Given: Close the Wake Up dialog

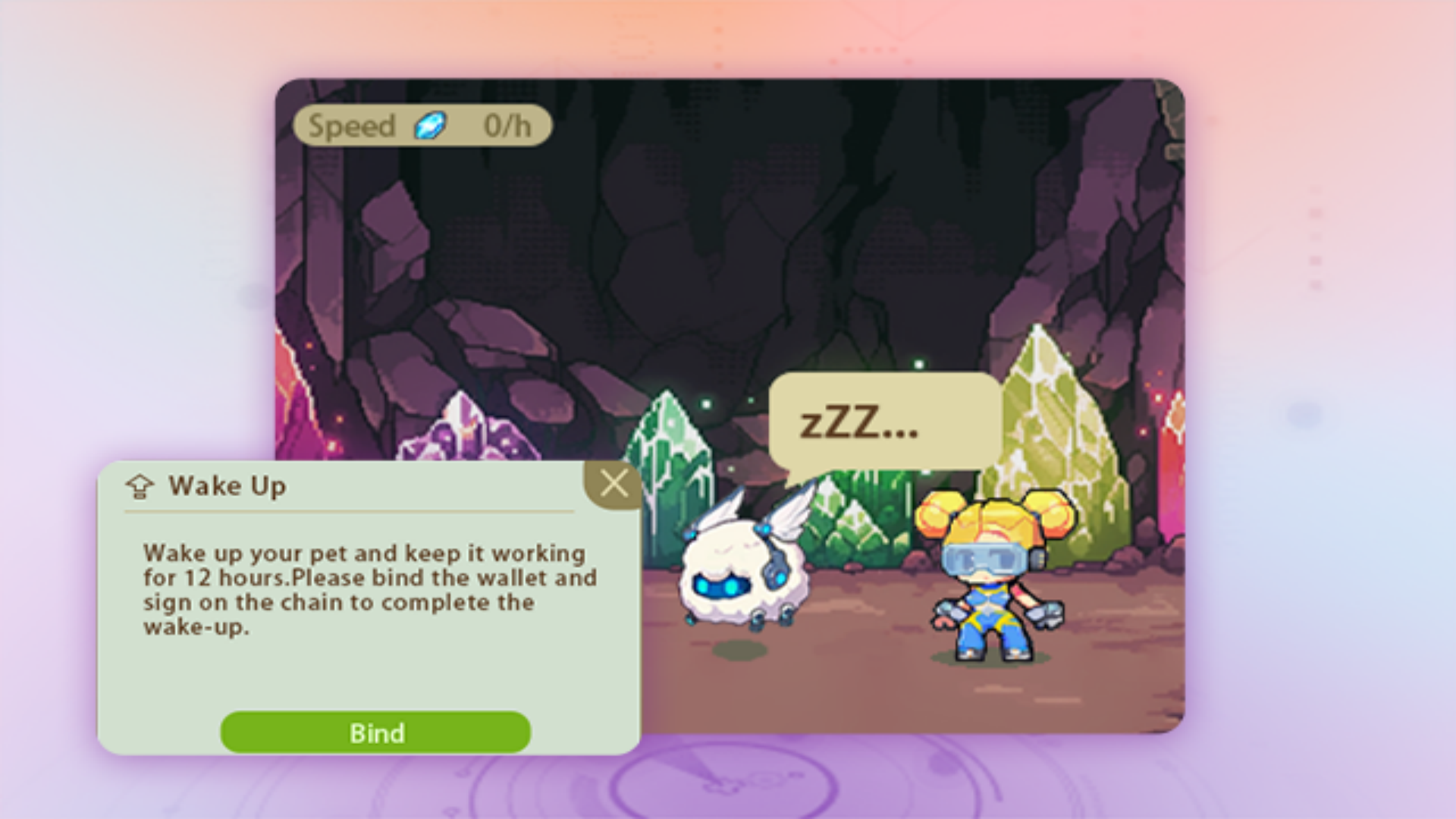Looking at the screenshot, I should click(x=613, y=484).
